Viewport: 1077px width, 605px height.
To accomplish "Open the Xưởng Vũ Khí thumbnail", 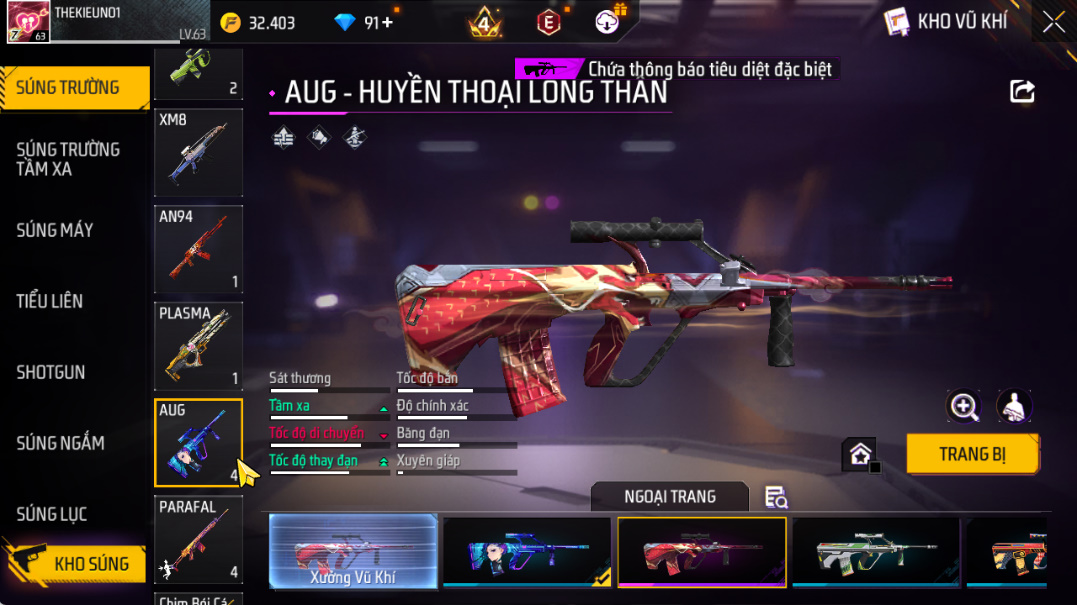I will pyautogui.click(x=353, y=551).
